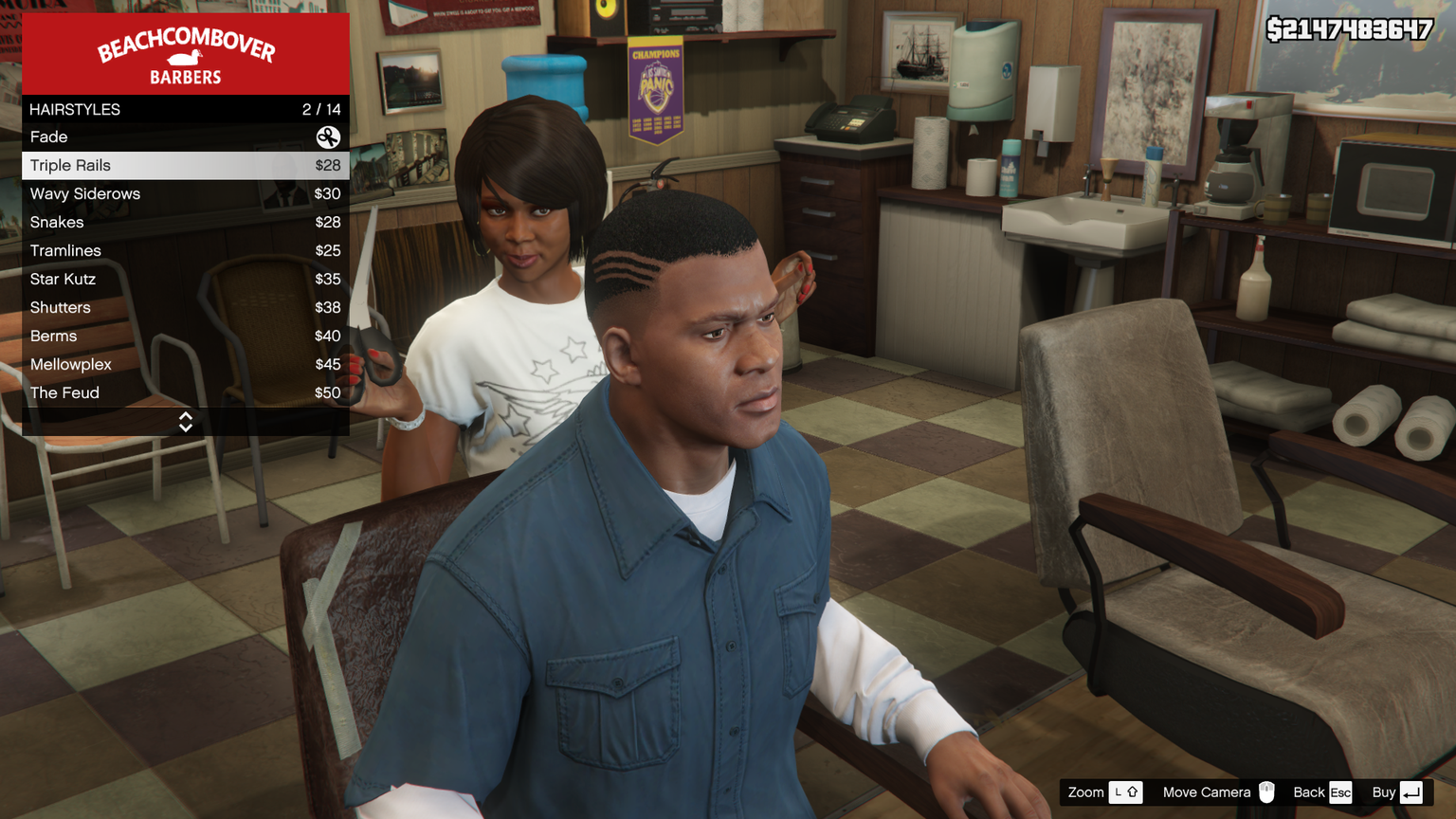This screenshot has height=819, width=1456.
Task: Select the Star Kutz hairstyle
Action: pyautogui.click(x=185, y=280)
